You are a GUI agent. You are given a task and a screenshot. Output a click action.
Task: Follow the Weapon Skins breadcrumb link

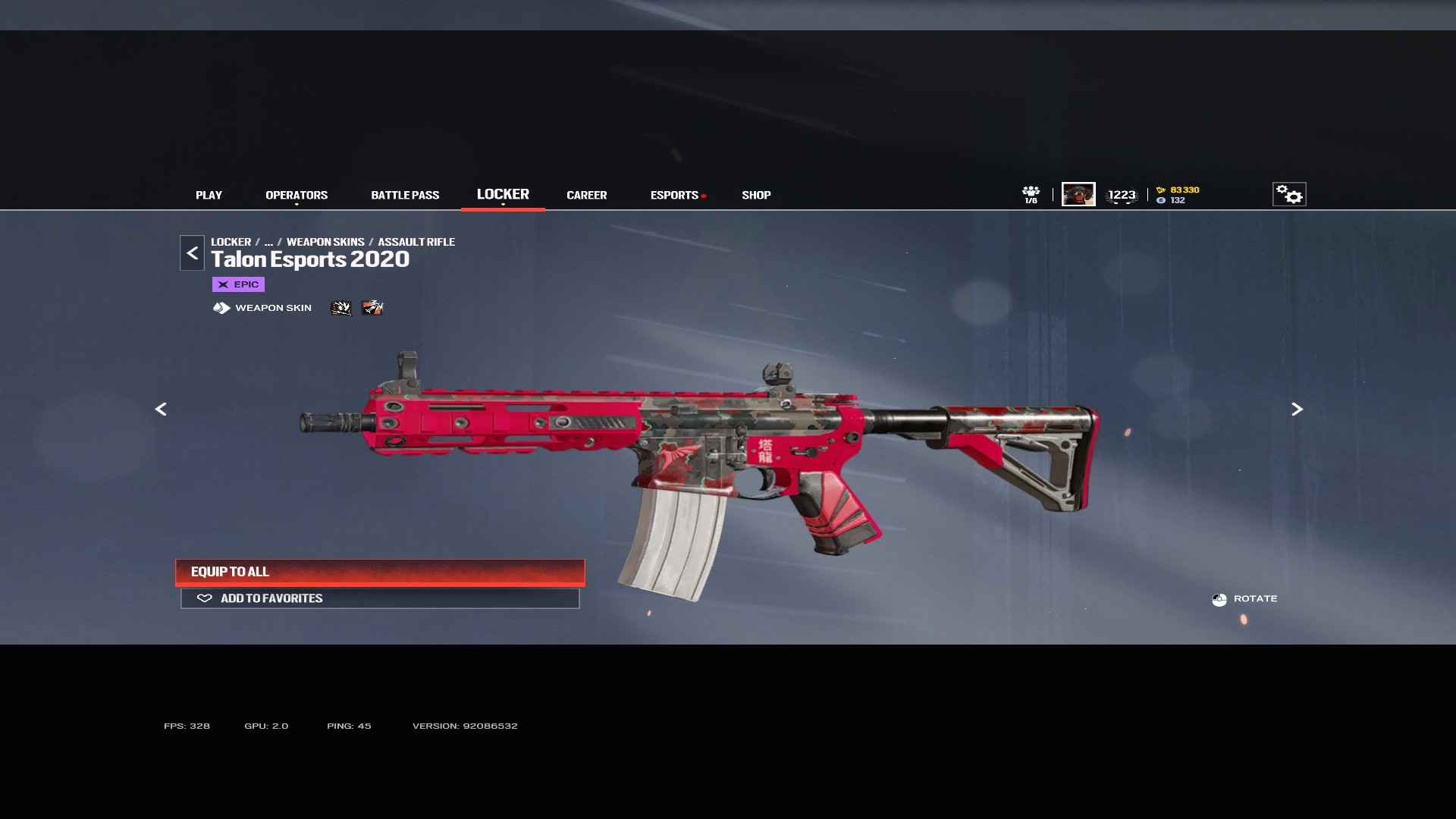(325, 242)
